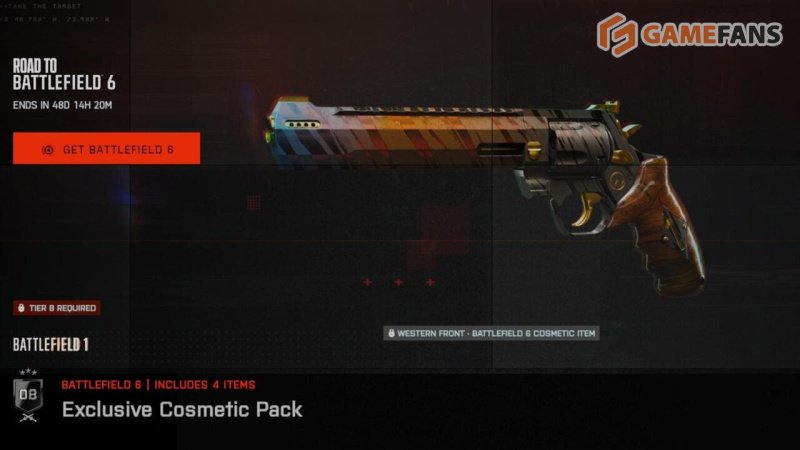Click the Tier 8 Required lock badge
800x450 pixels.
pos(56,308)
